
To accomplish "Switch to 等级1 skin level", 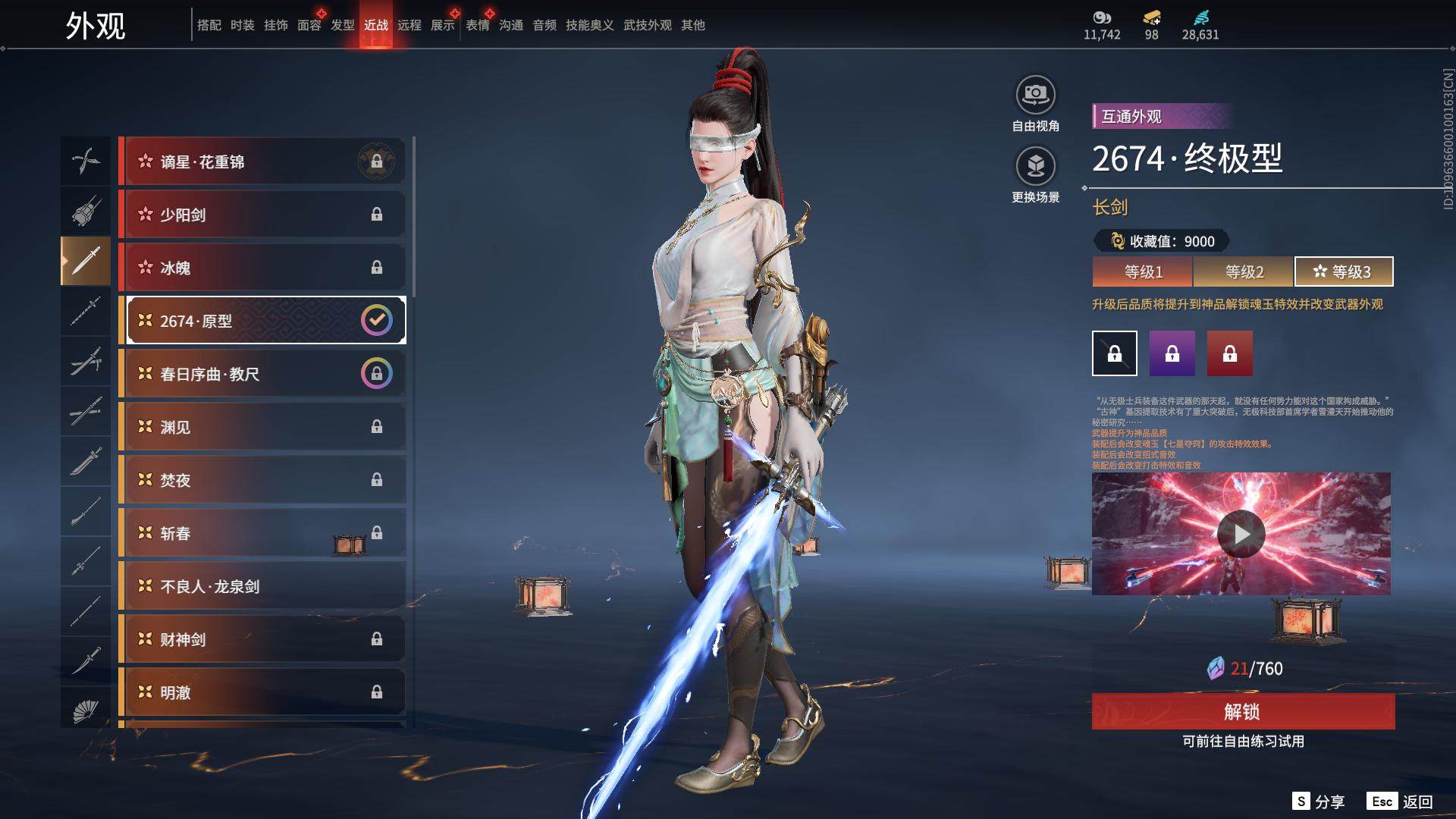I will pos(1143,271).
